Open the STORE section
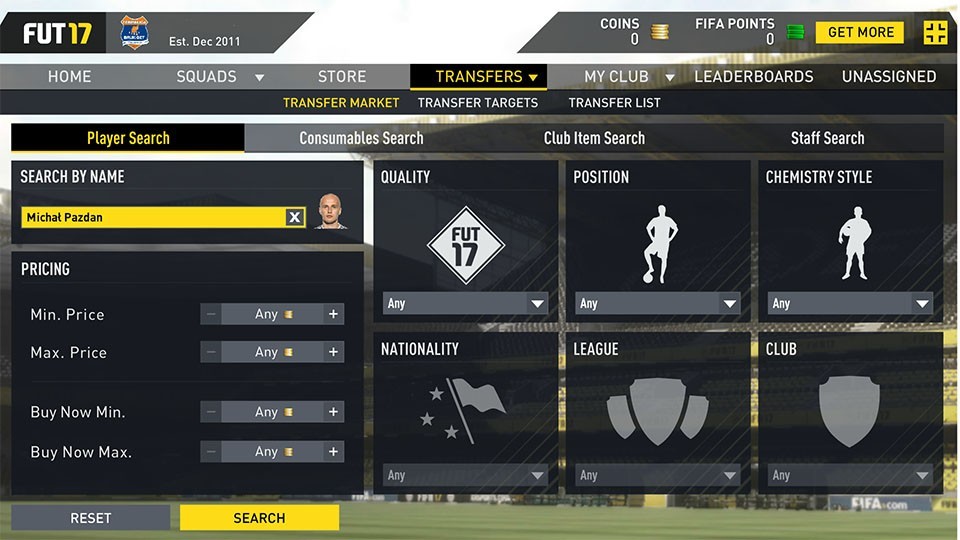The image size is (960, 540). [342, 77]
